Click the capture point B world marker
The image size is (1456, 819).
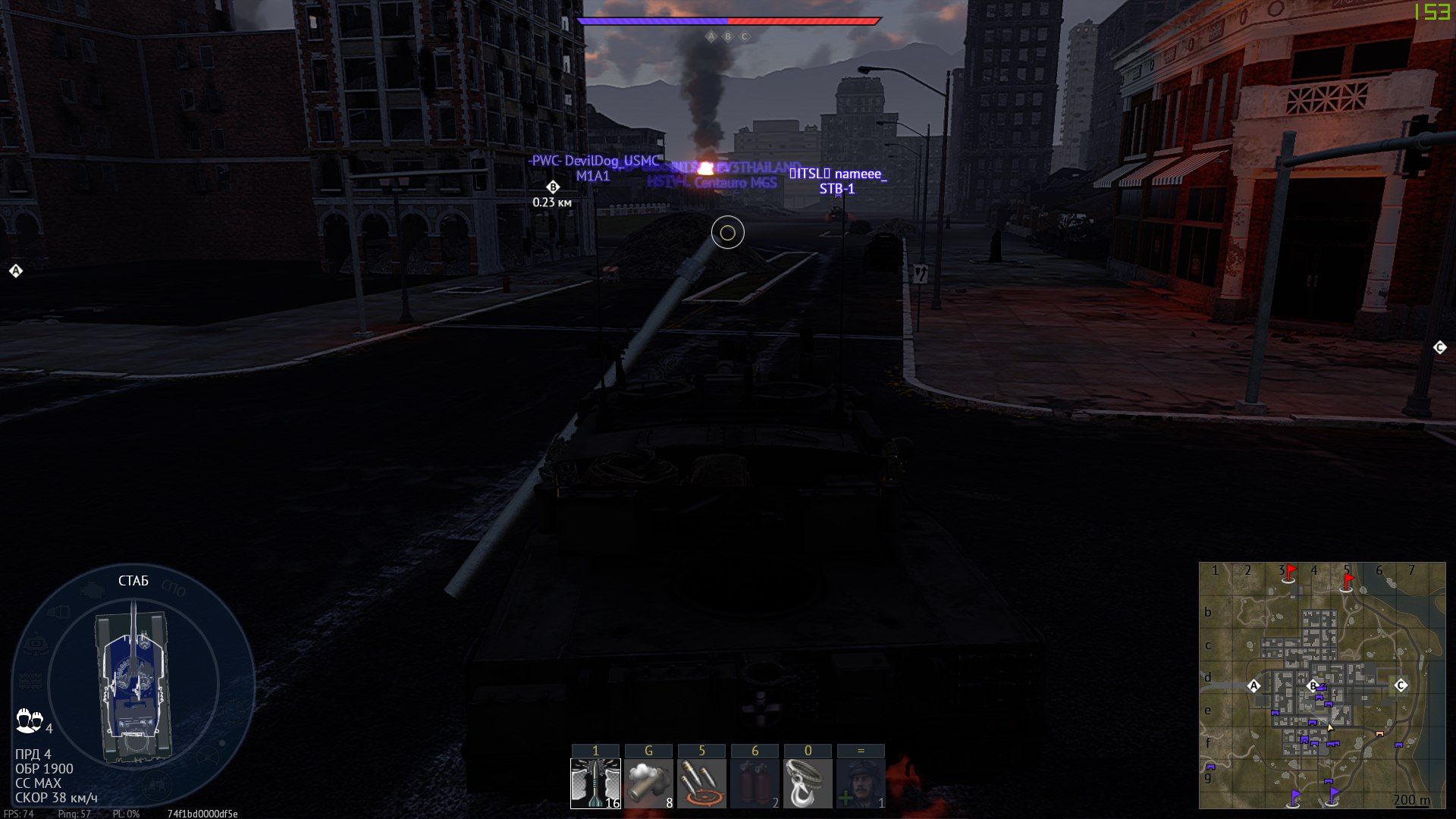pos(553,187)
